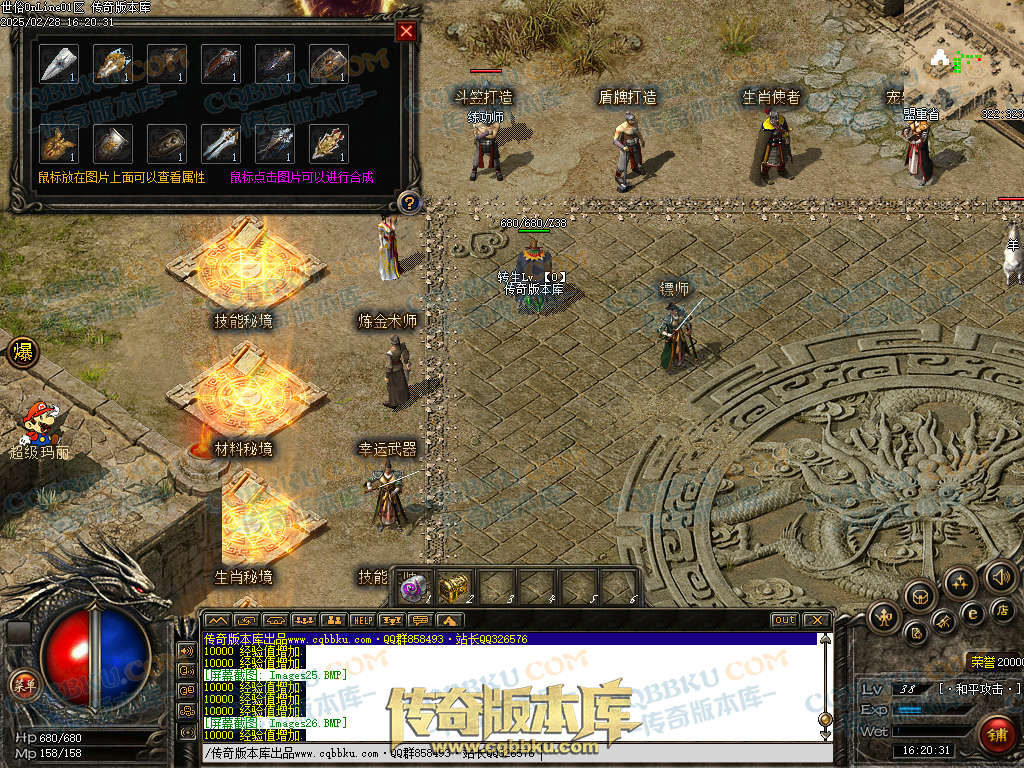Toggle sound with the speaker button
1024x768 pixels.
pos(1000,577)
